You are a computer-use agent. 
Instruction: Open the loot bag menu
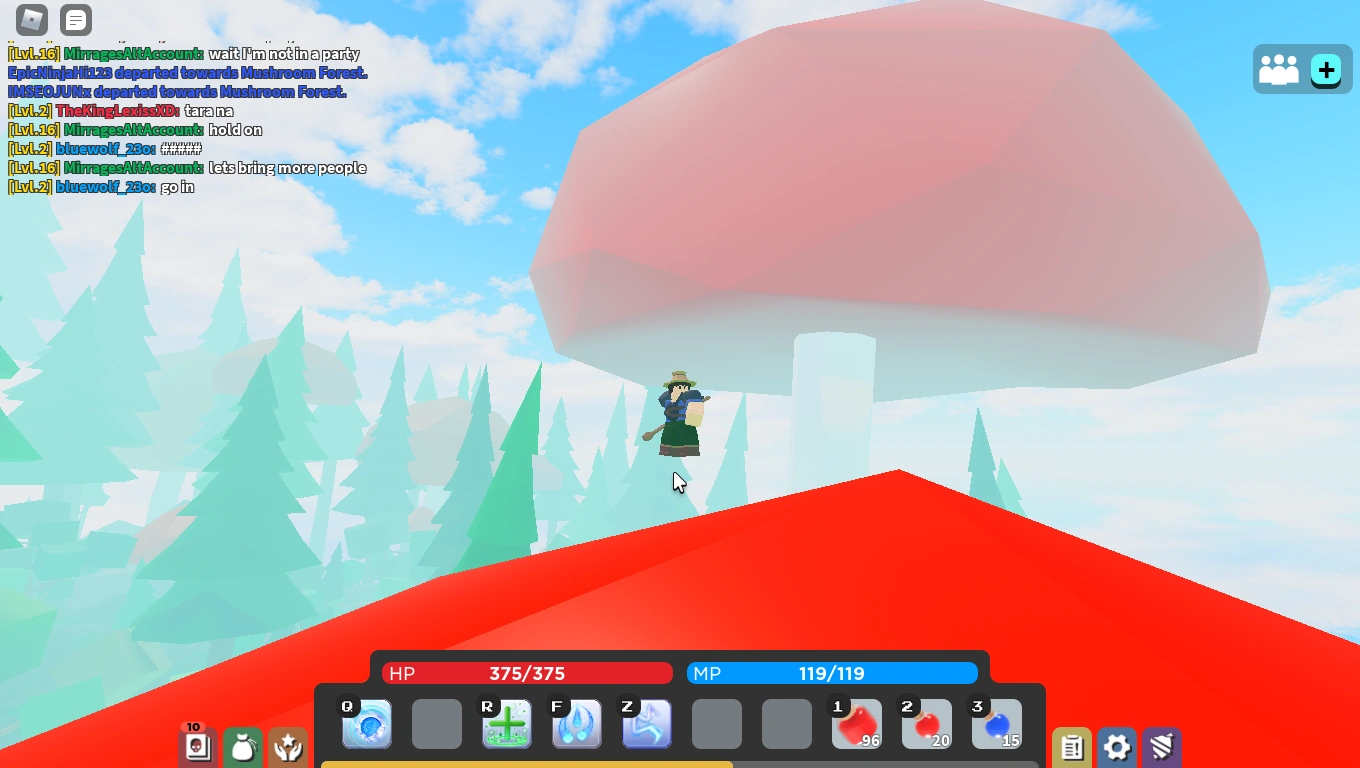pyautogui.click(x=243, y=747)
